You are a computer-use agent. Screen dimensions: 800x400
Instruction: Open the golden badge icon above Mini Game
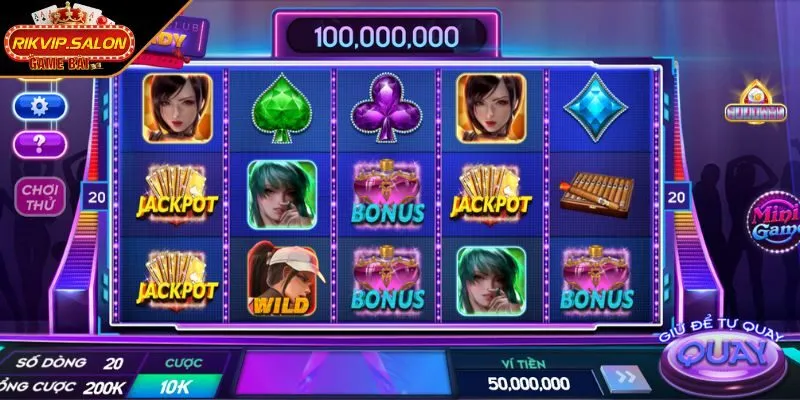(755, 111)
